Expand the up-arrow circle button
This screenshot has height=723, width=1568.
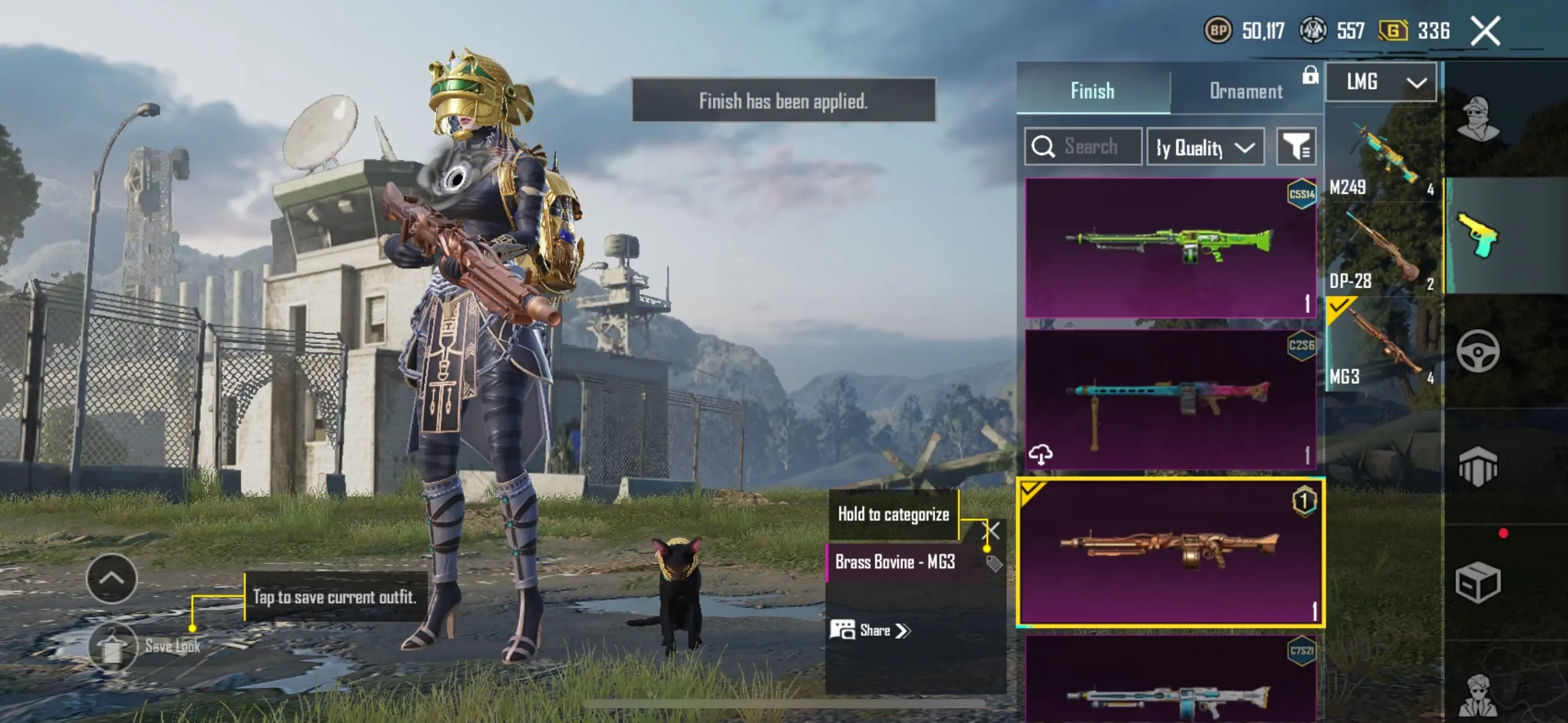[112, 578]
